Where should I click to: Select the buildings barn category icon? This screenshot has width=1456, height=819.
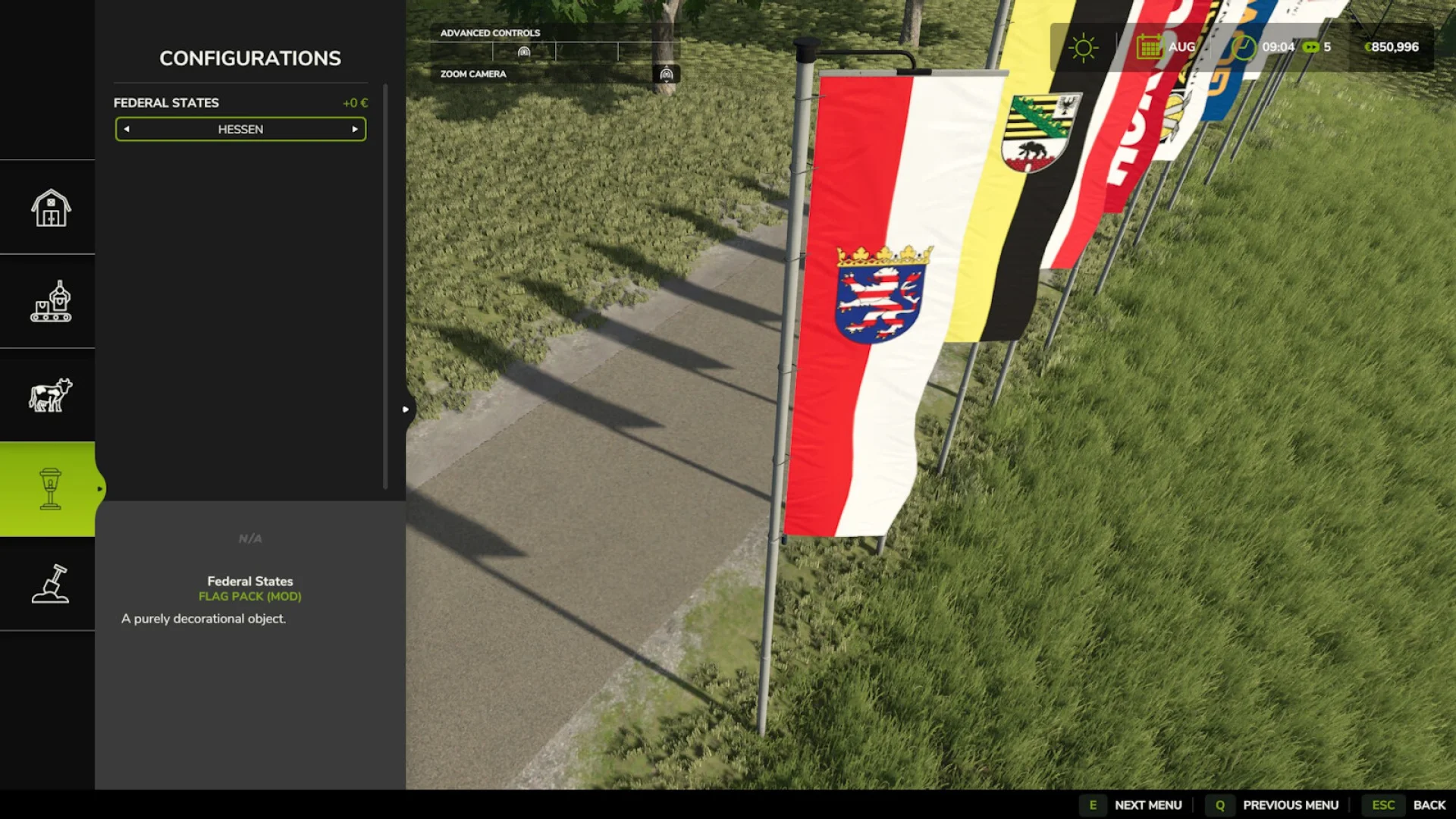tap(49, 208)
